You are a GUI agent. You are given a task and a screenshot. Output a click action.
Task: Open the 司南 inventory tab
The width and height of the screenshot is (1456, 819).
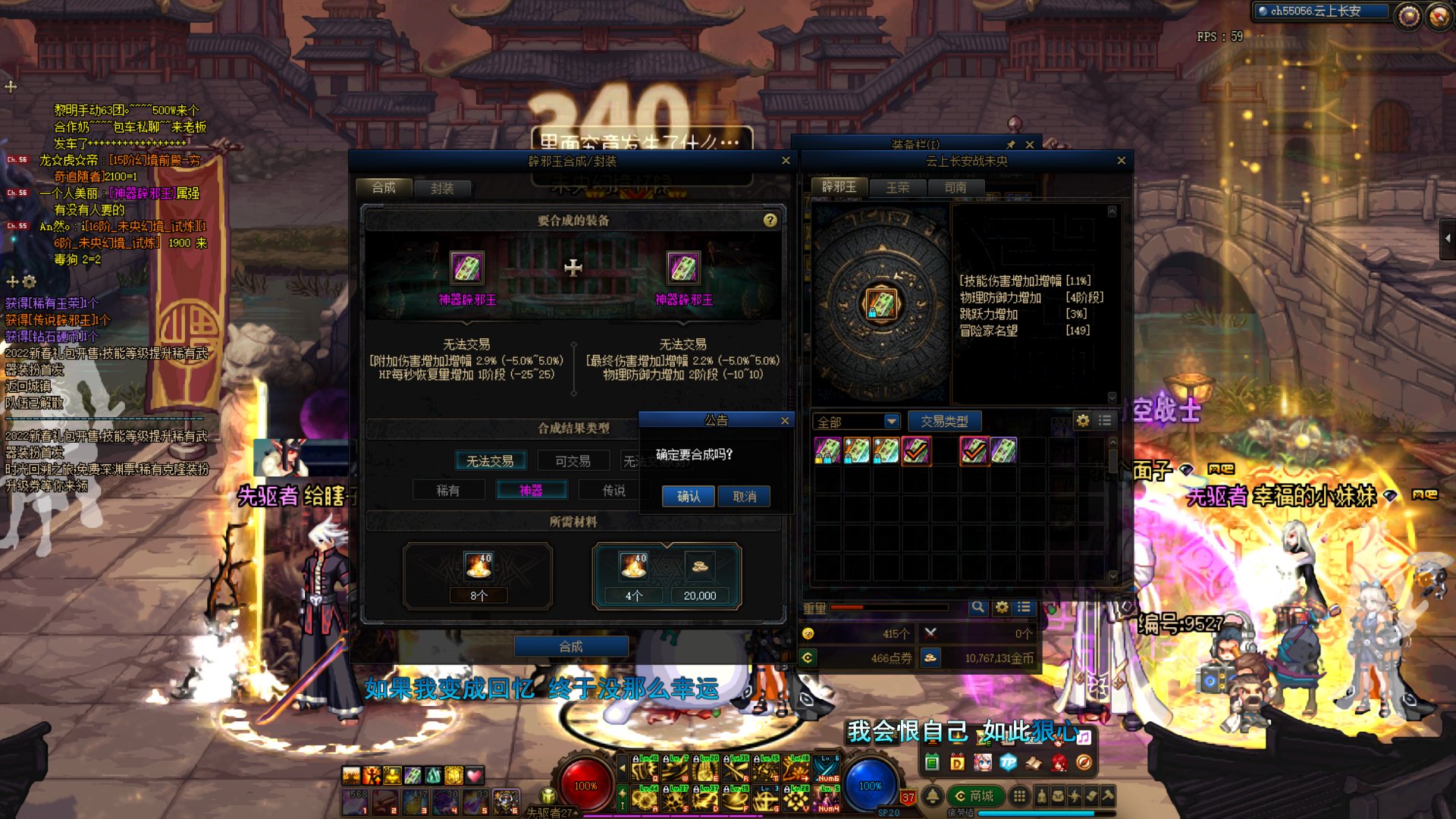point(955,187)
